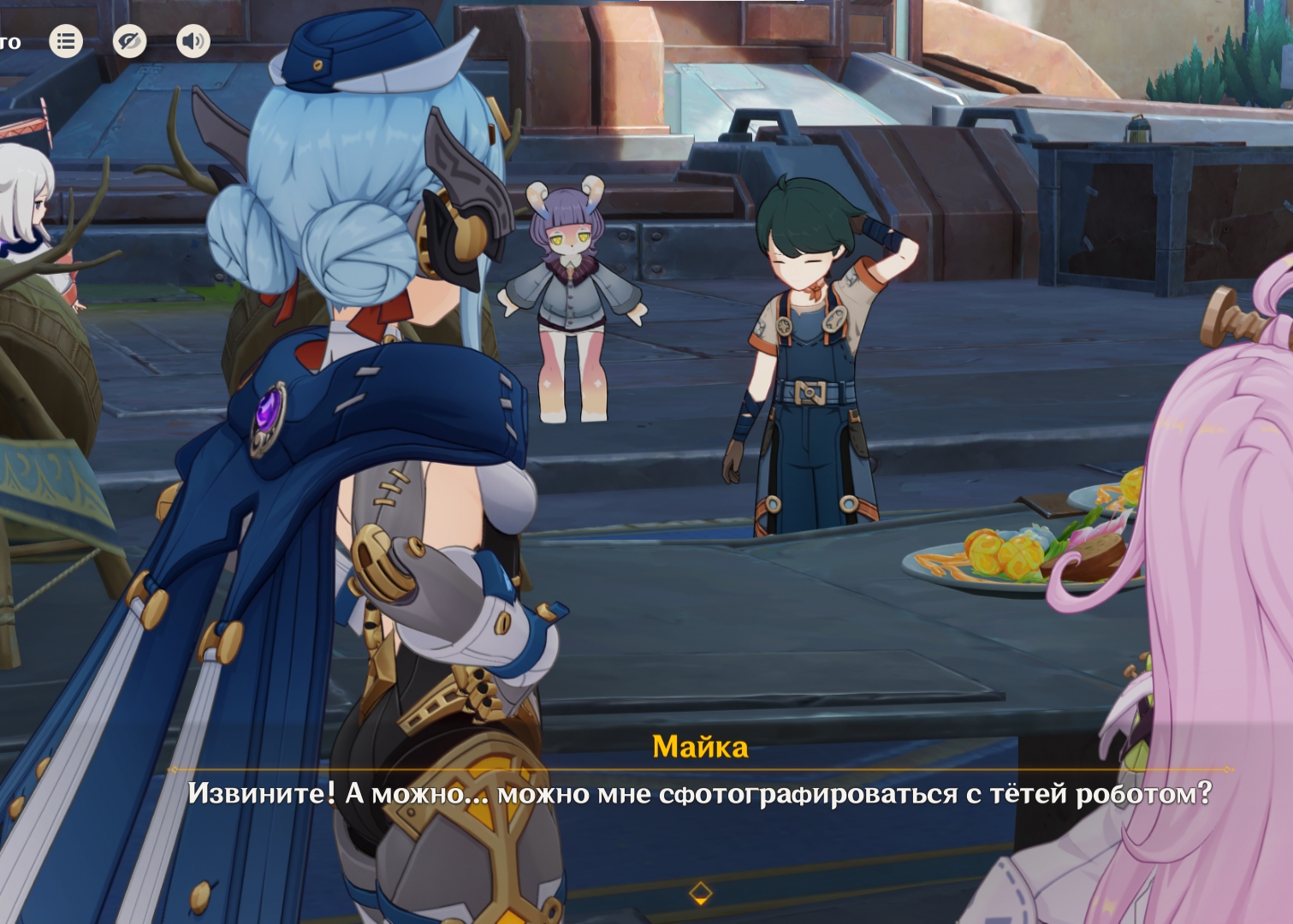Hide the dialogue interface with eye icon
The width and height of the screenshot is (1293, 924).
129,41
